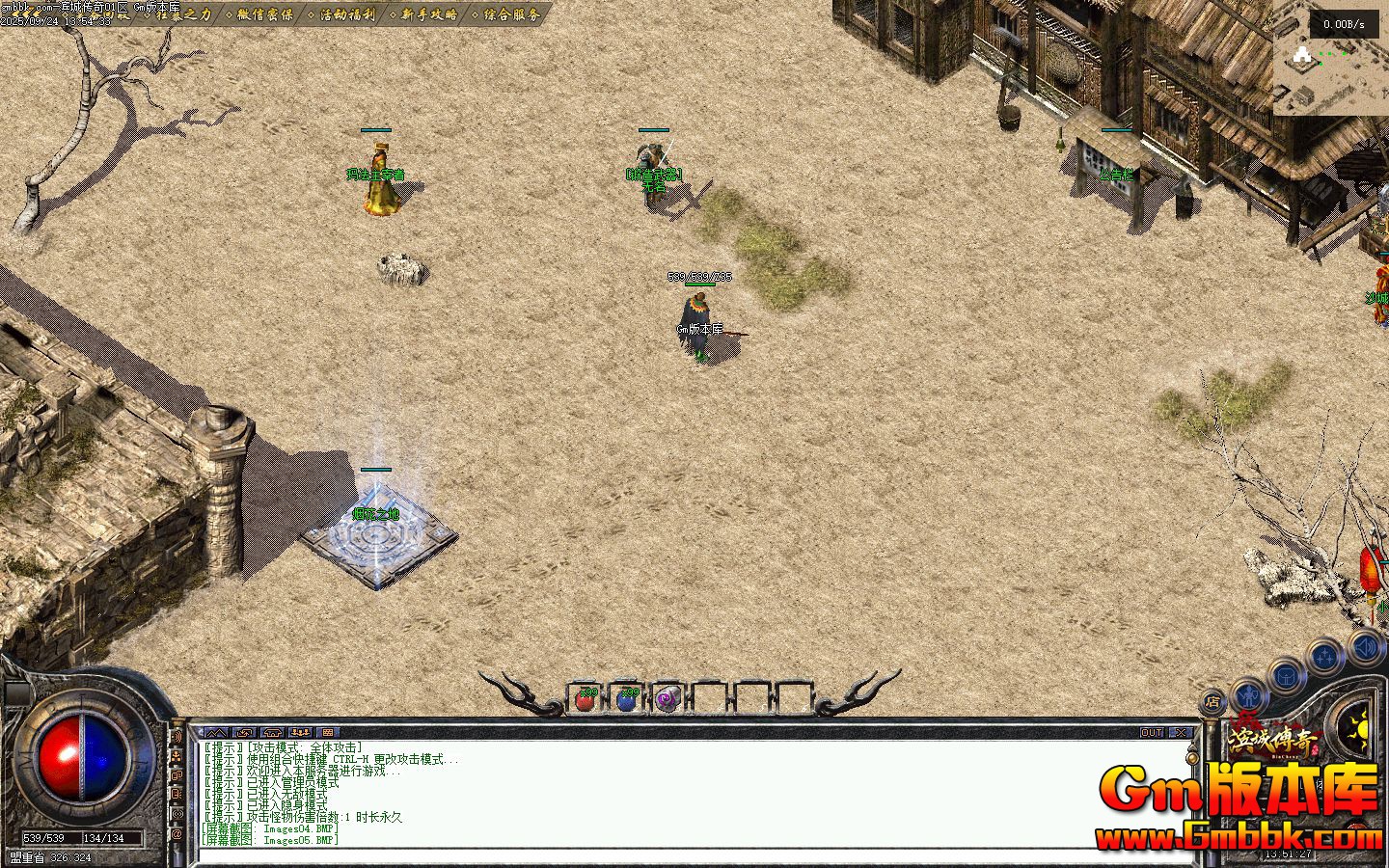Open the shop with the 店 button

(x=1212, y=701)
